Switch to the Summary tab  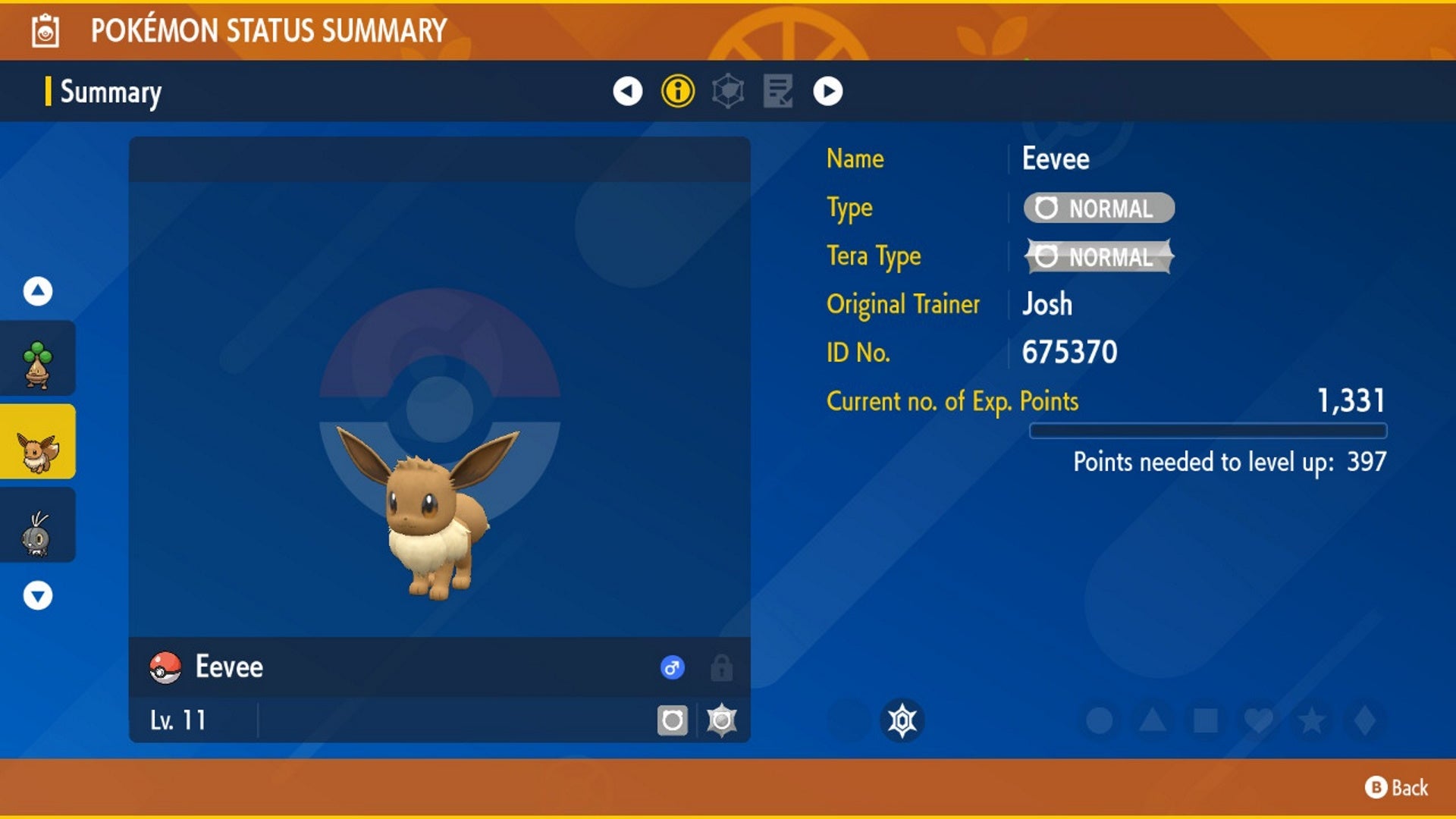[x=110, y=93]
